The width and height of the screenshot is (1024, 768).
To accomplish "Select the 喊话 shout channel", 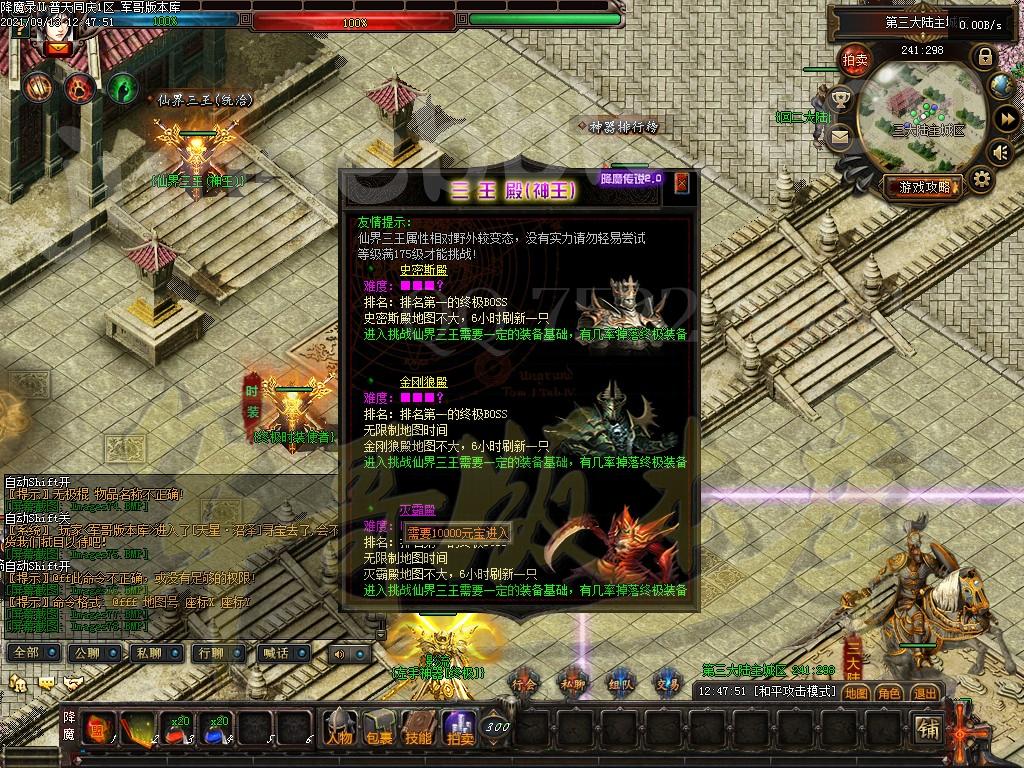I will tap(273, 653).
